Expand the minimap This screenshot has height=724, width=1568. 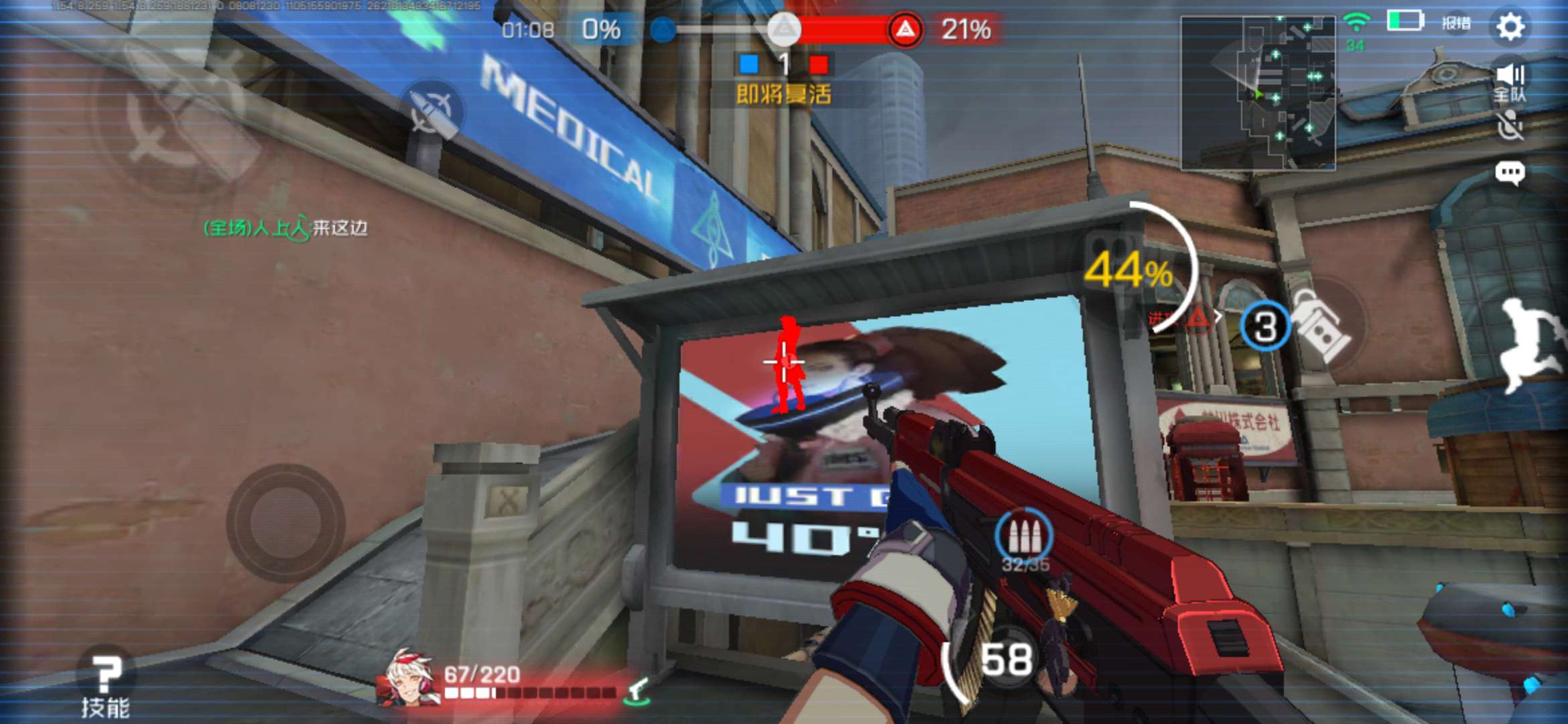[x=1257, y=93]
